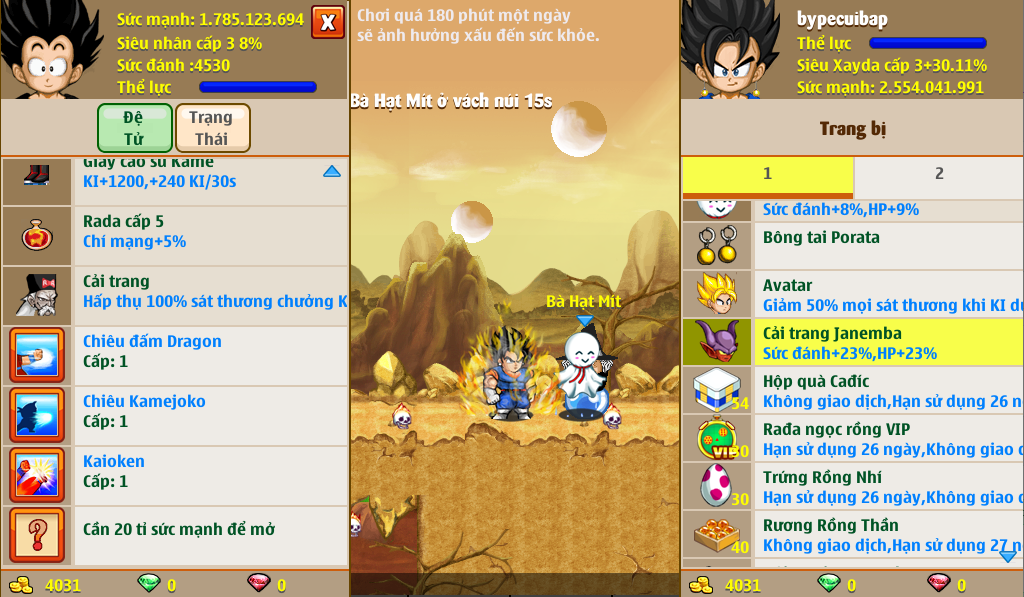
Task: Select the Rada cấp 5 item
Action: 175,232
